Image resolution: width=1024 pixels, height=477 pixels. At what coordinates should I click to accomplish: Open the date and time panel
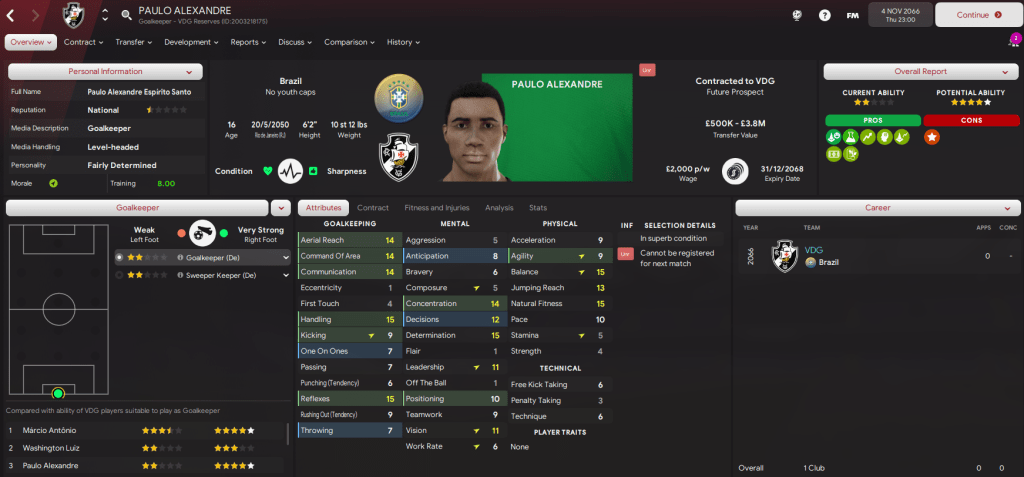point(900,15)
